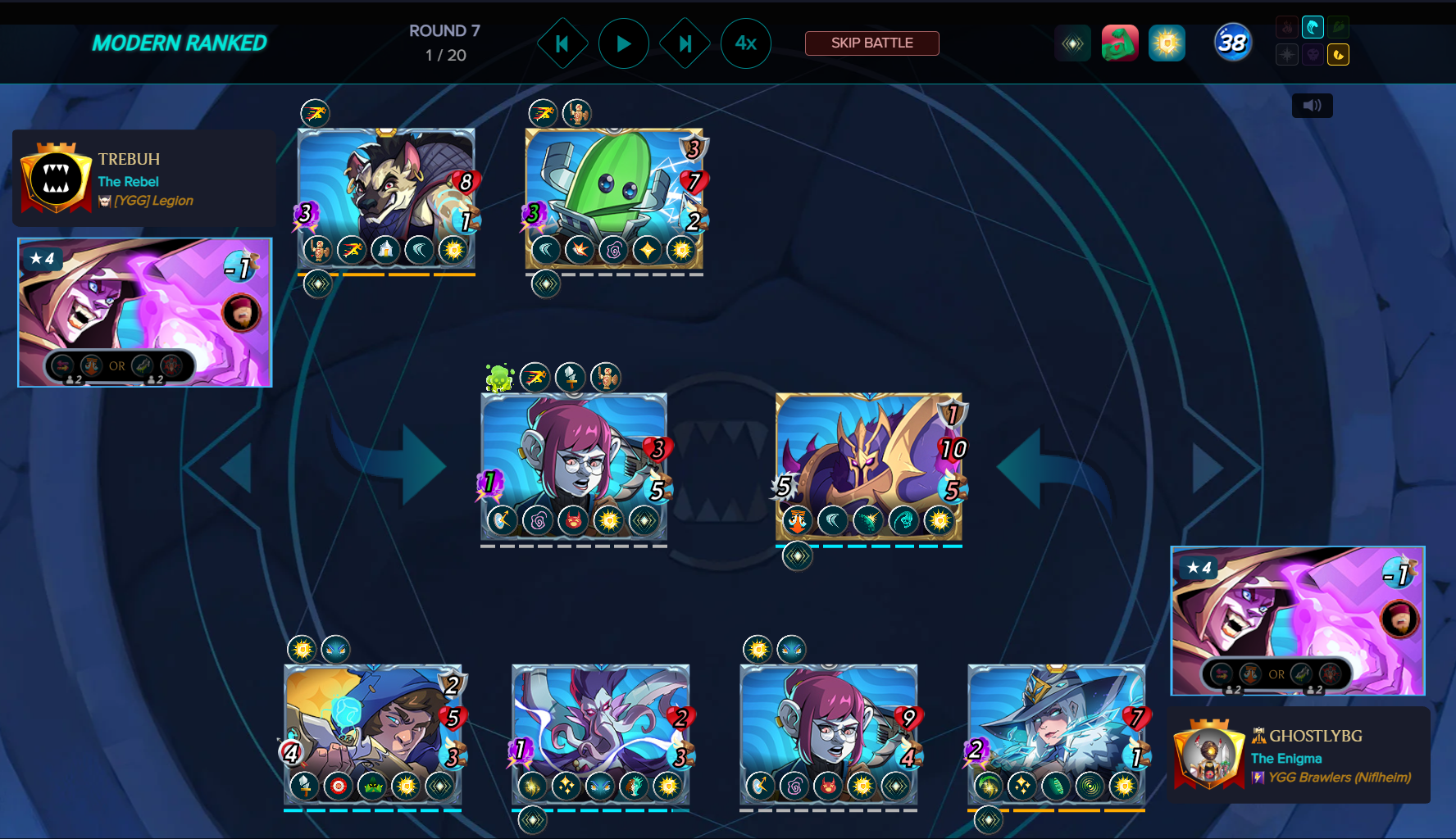The height and width of the screenshot is (839, 1456).
Task: Skip the battle replay
Action: pos(871,43)
